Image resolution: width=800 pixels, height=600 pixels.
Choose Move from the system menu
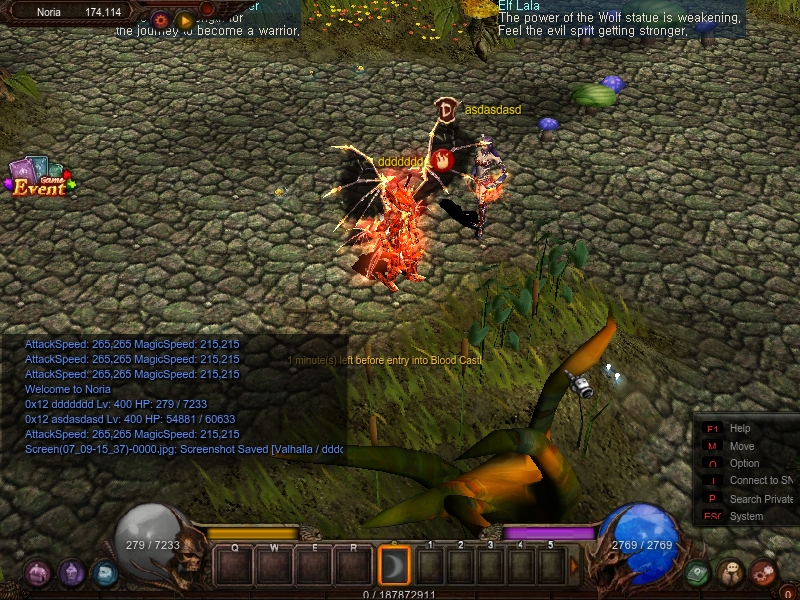pos(742,446)
